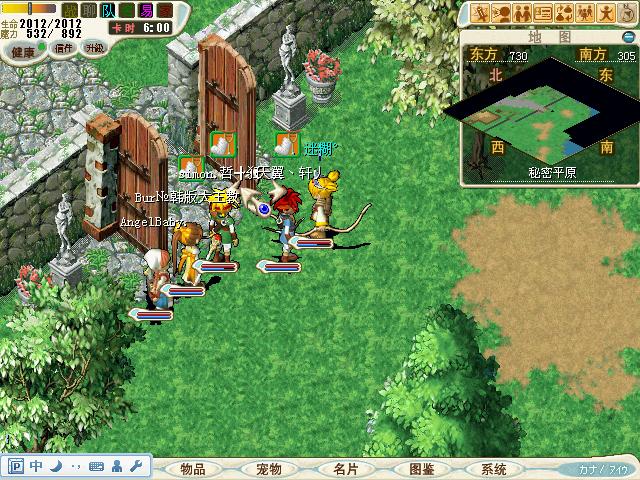Toggle the 聊 chat mode icon
This screenshot has width=640, height=480.
88,10
